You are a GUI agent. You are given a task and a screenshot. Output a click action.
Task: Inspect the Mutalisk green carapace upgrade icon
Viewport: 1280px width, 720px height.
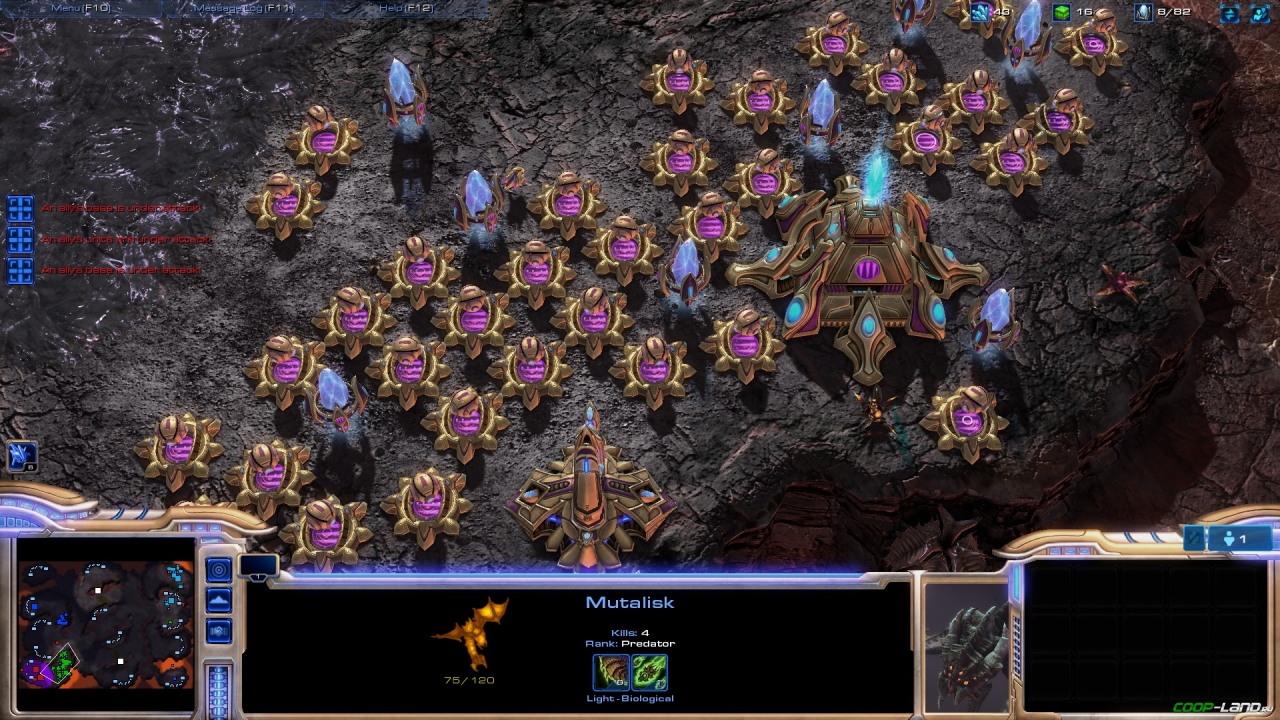[649, 672]
